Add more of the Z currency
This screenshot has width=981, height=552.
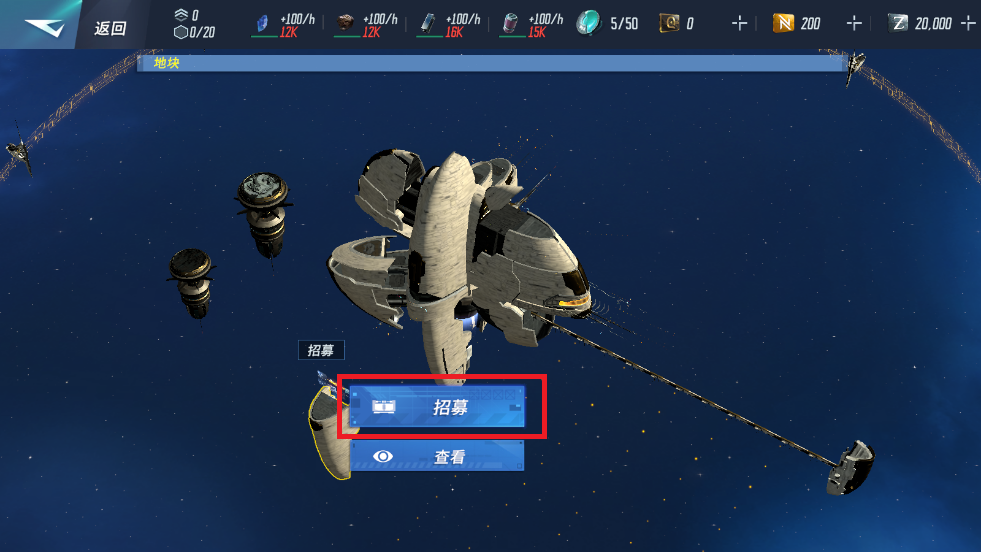click(966, 23)
